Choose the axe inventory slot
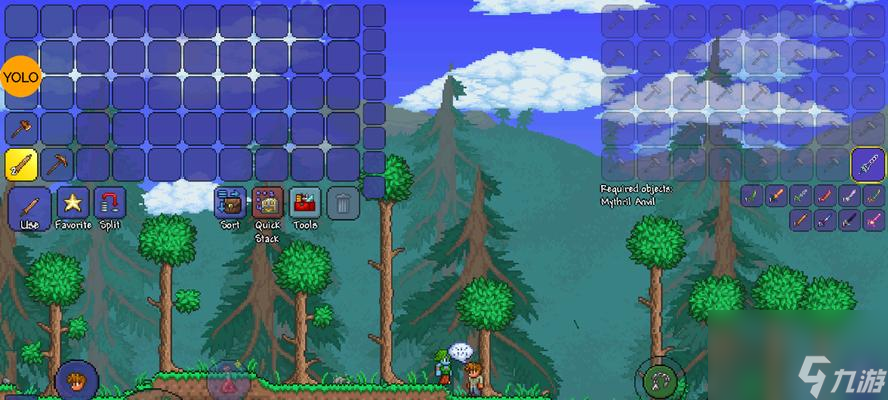 click(x=21, y=128)
